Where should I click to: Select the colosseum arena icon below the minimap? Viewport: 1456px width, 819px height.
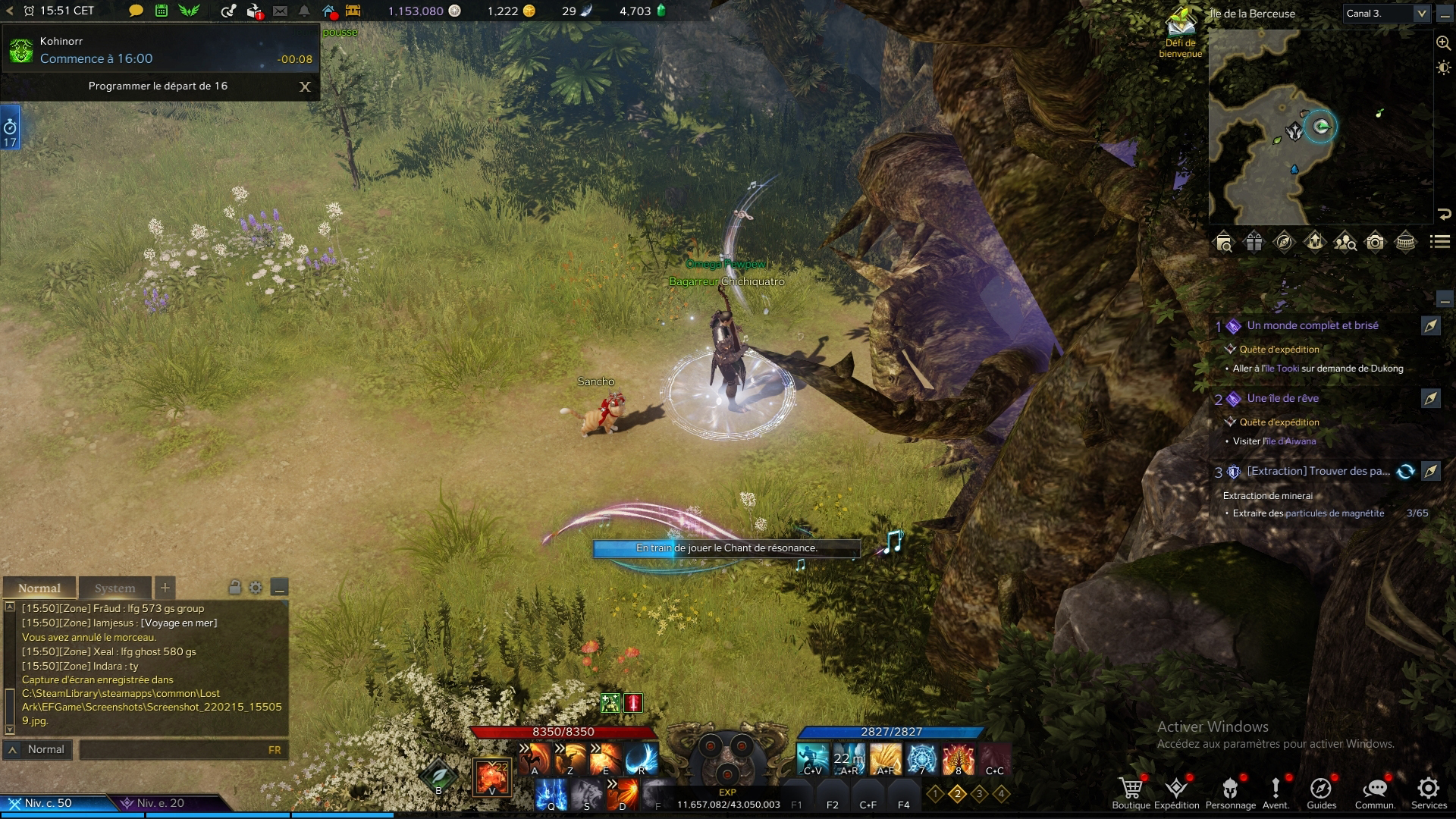pyautogui.click(x=1405, y=243)
